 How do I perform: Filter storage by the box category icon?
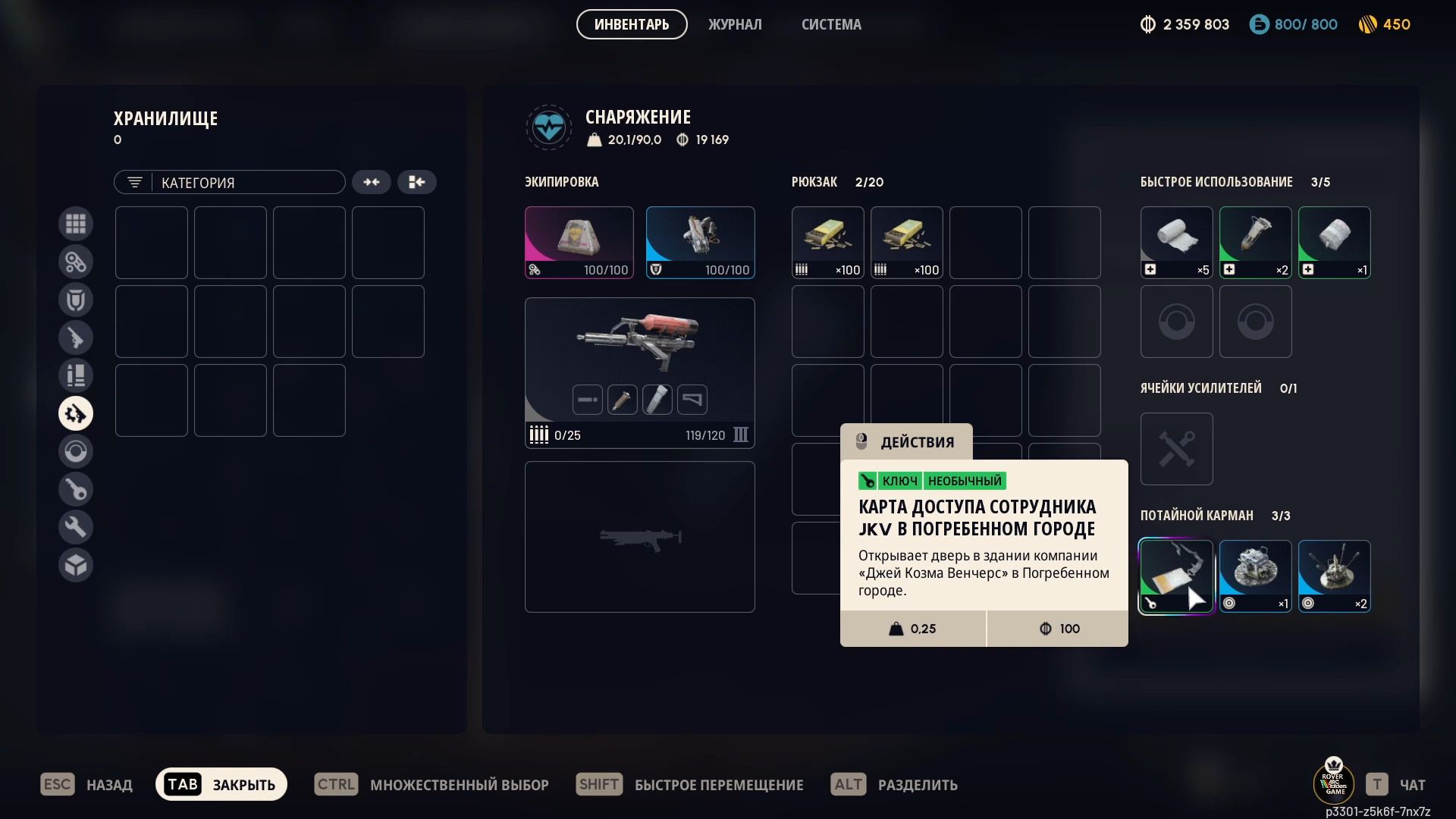point(76,565)
